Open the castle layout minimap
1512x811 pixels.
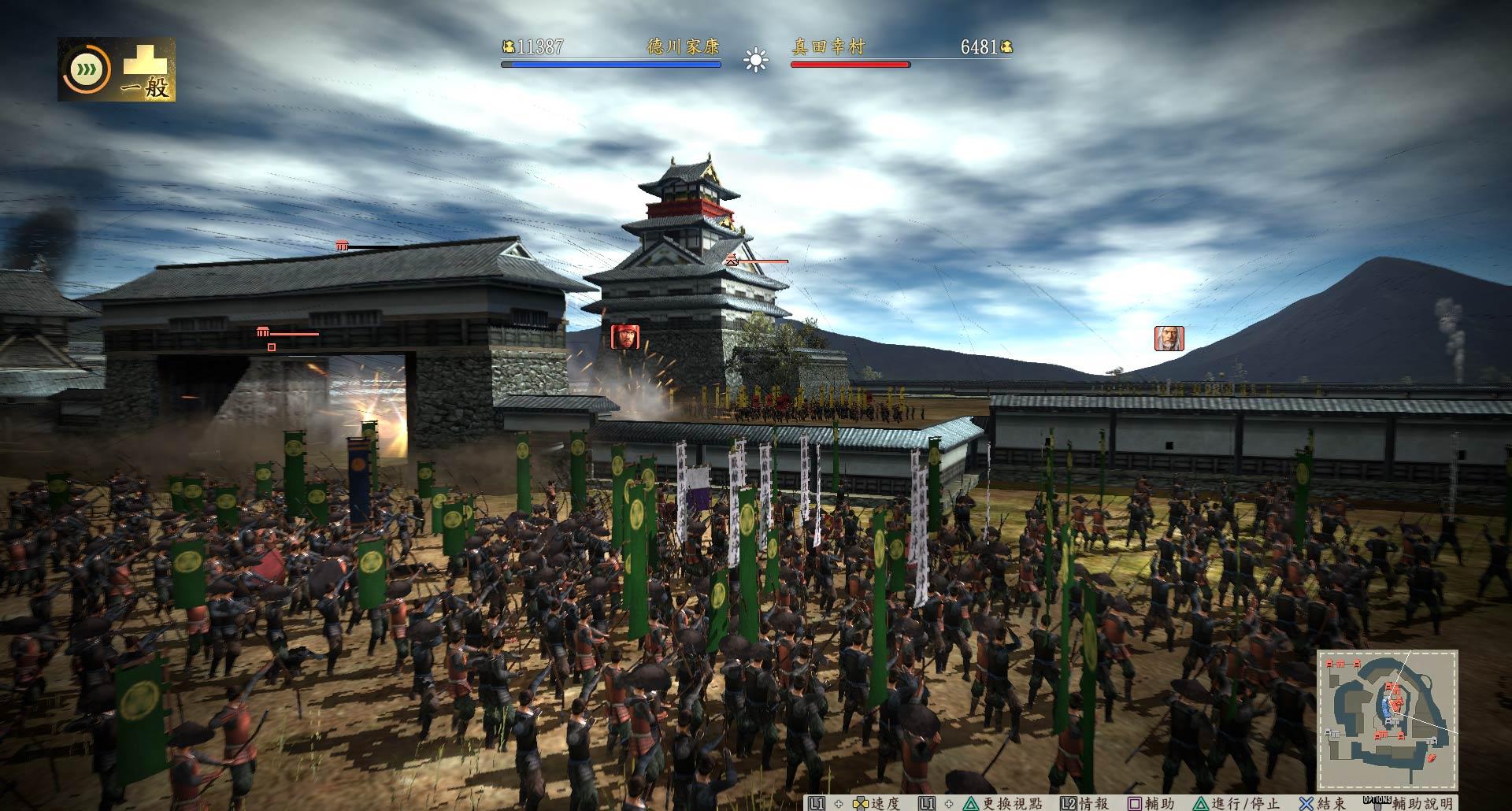pos(1388,720)
